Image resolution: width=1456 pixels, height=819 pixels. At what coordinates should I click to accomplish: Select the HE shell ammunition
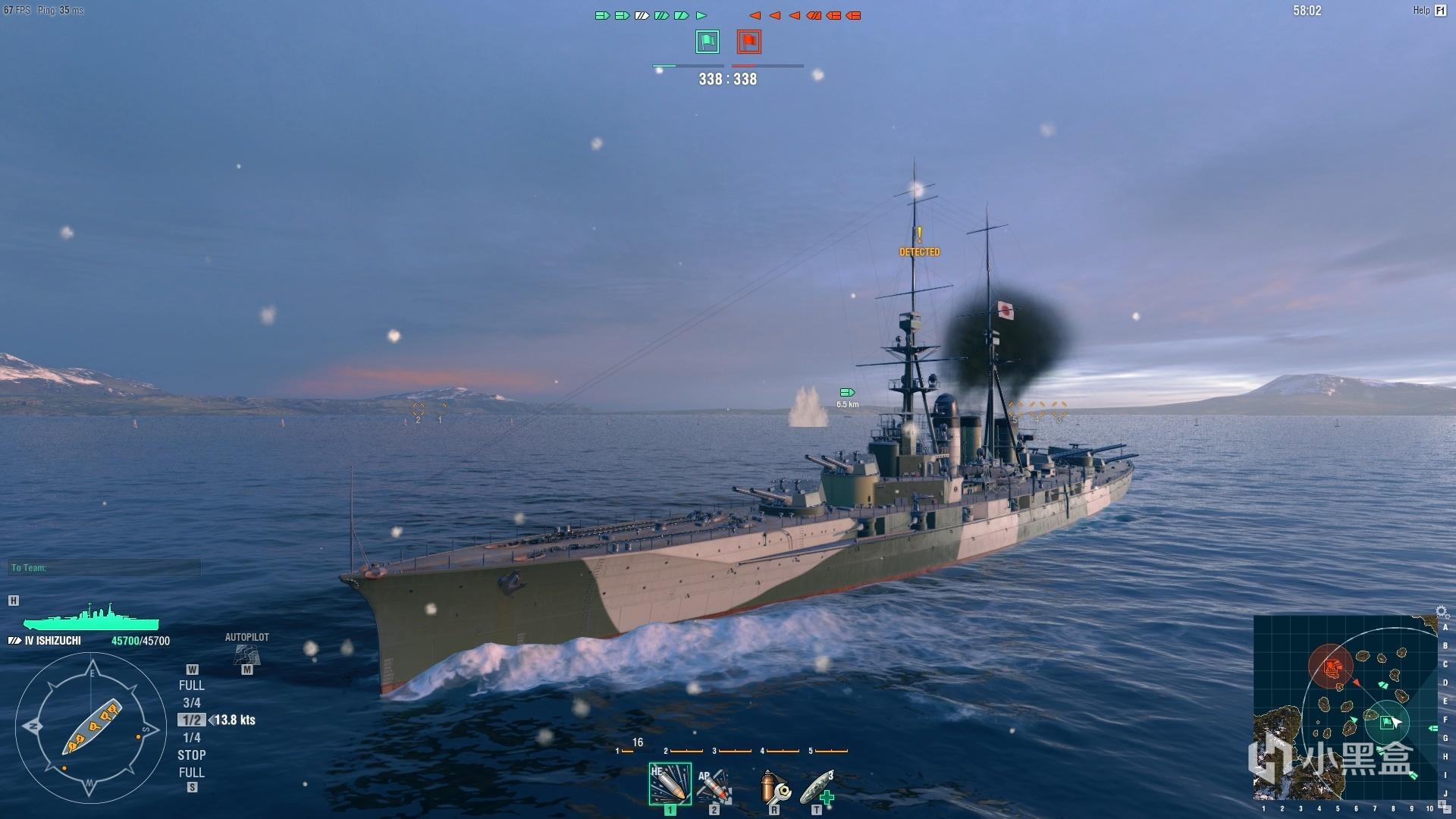[x=670, y=784]
